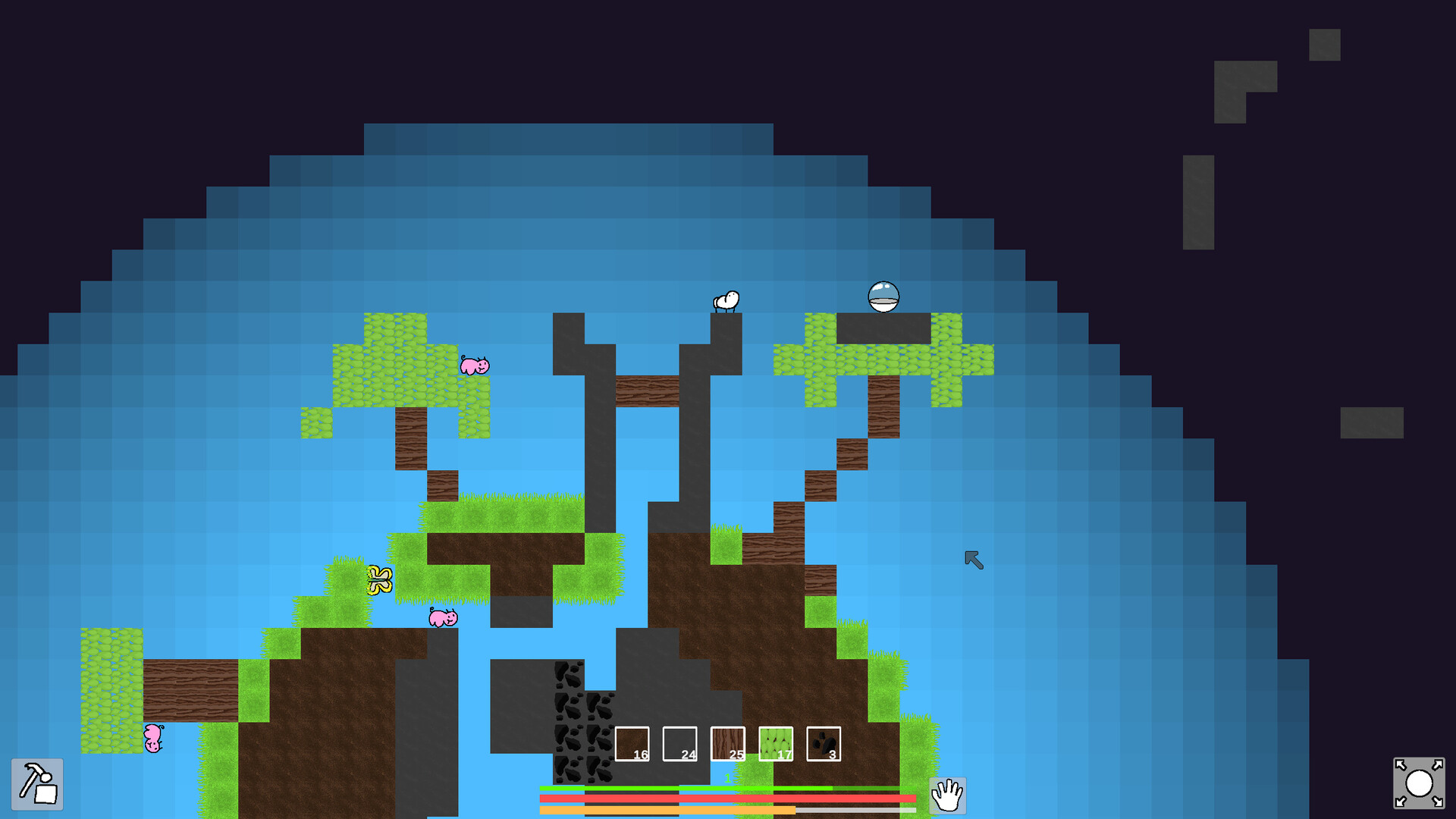The image size is (1456, 819).
Task: Click the pink pig near the tree canopy
Action: (474, 366)
